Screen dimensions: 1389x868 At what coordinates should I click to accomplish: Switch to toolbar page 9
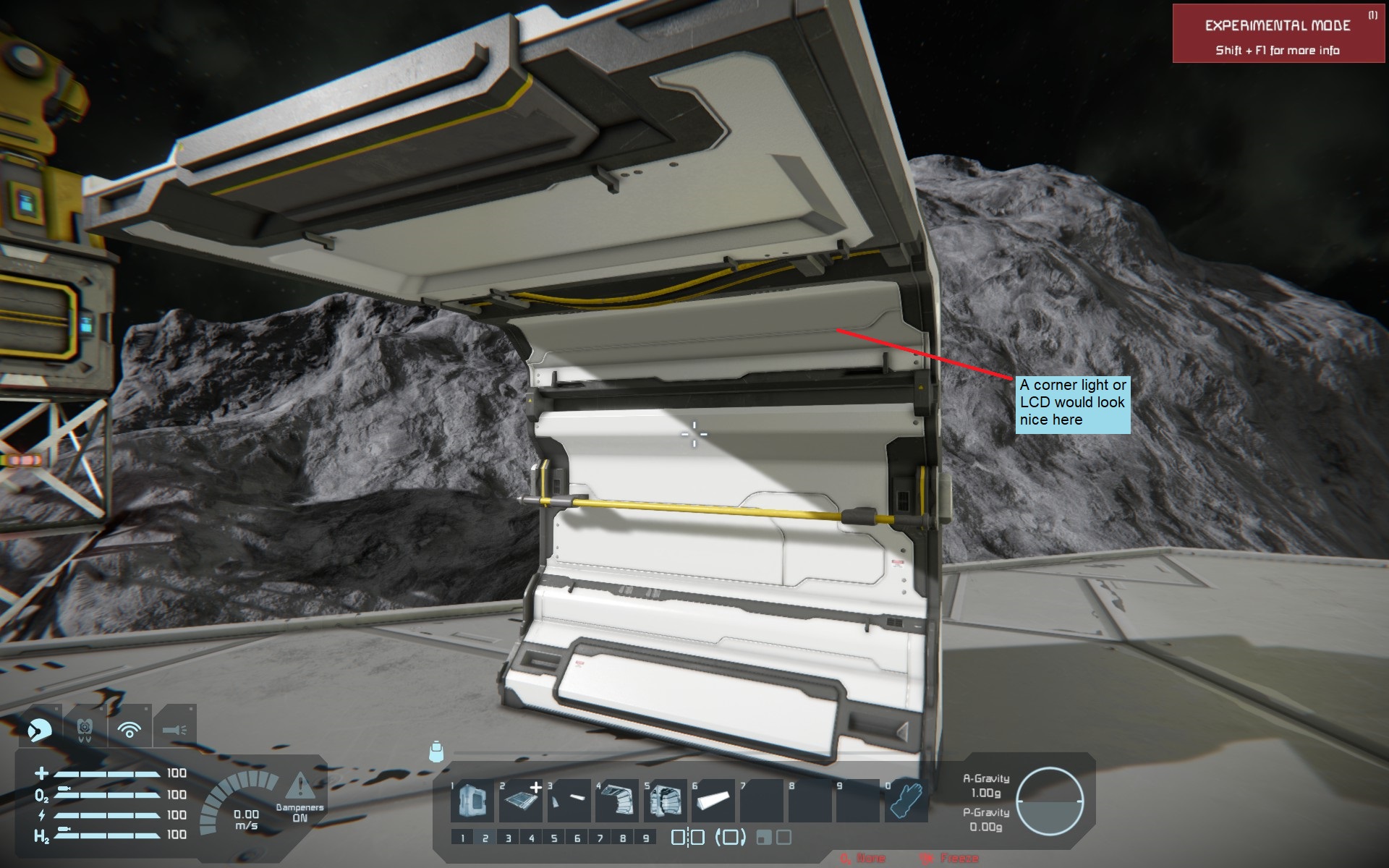click(x=646, y=838)
